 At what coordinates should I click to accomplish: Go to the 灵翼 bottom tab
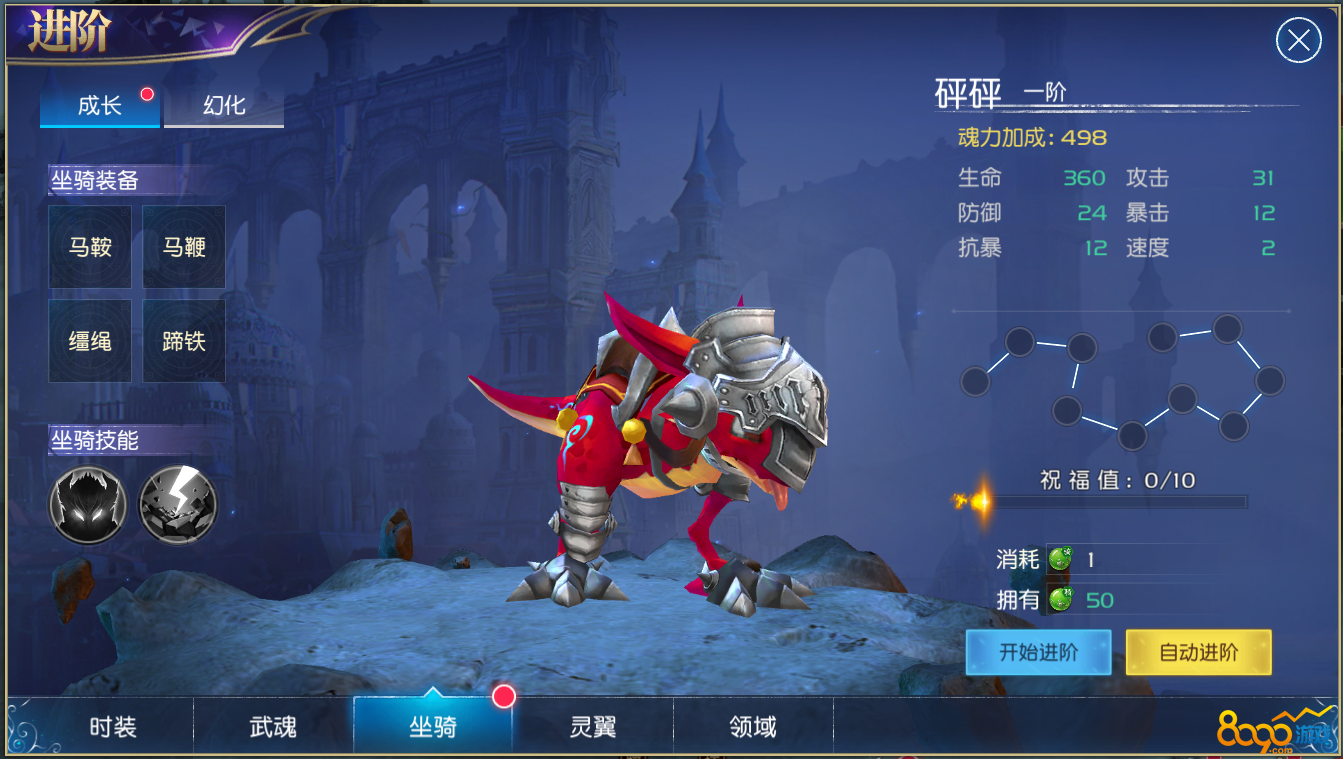[x=593, y=727]
